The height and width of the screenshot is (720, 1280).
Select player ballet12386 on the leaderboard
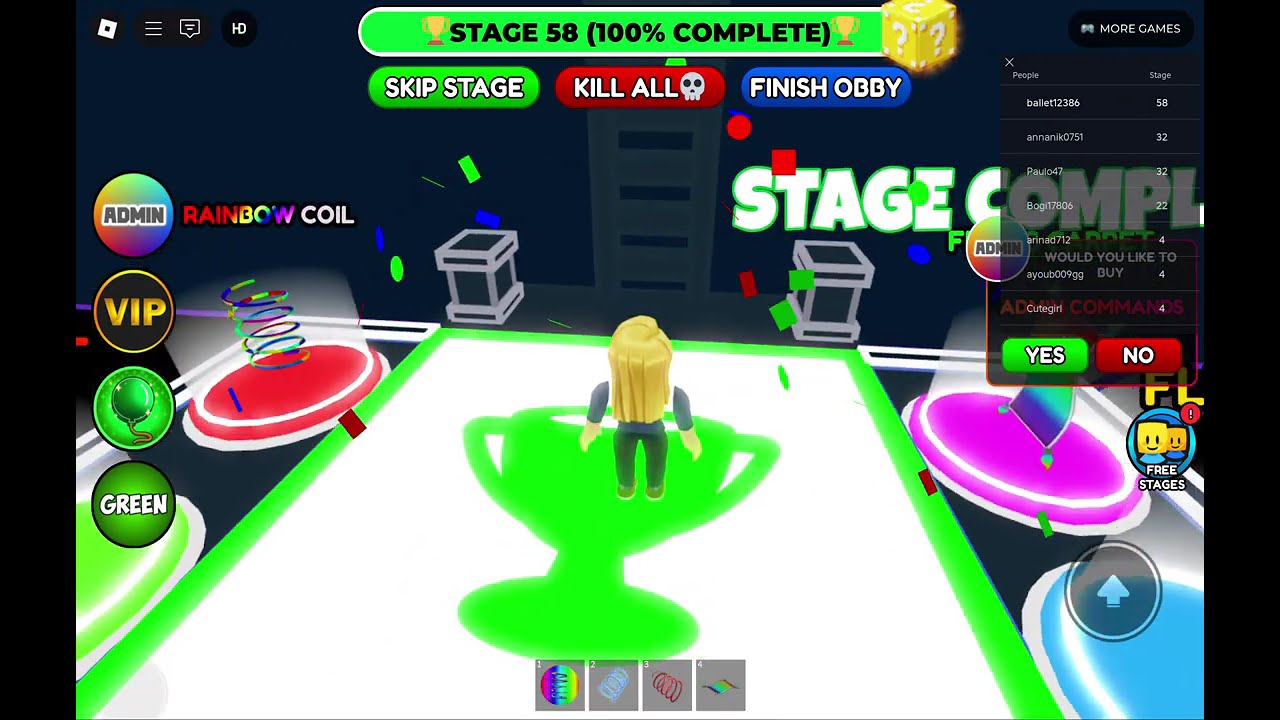coord(1051,102)
